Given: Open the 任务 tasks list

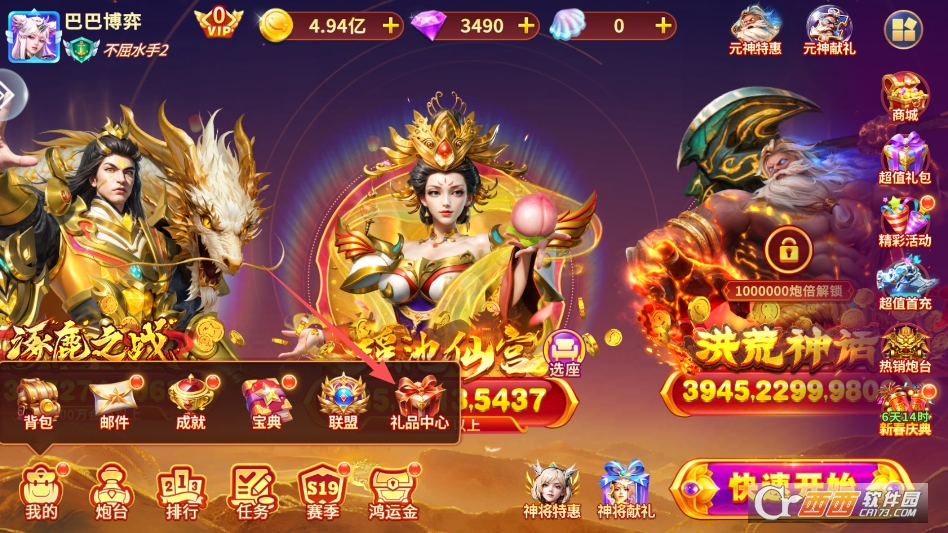Looking at the screenshot, I should 253,492.
